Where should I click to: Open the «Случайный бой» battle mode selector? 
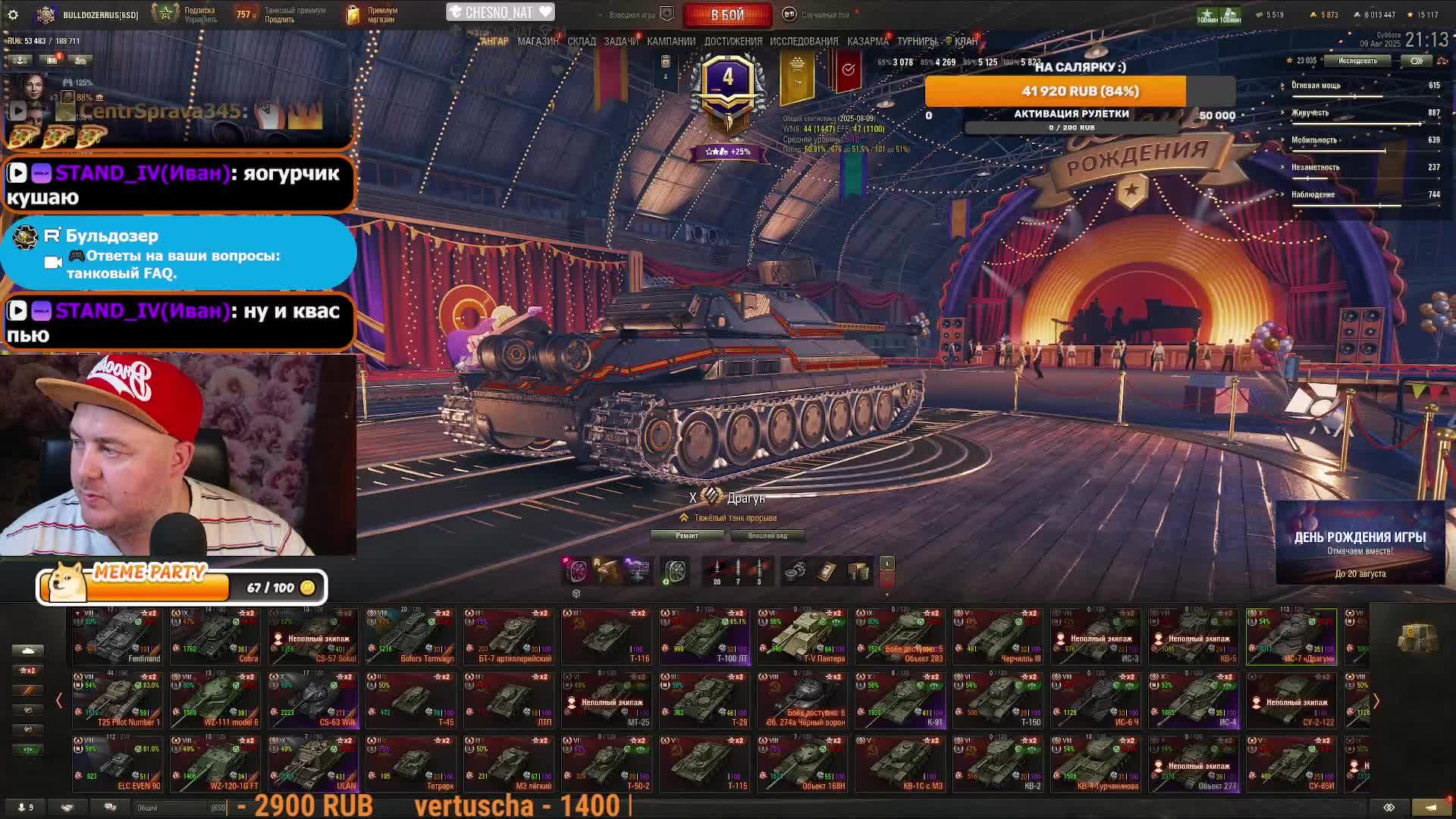click(824, 14)
